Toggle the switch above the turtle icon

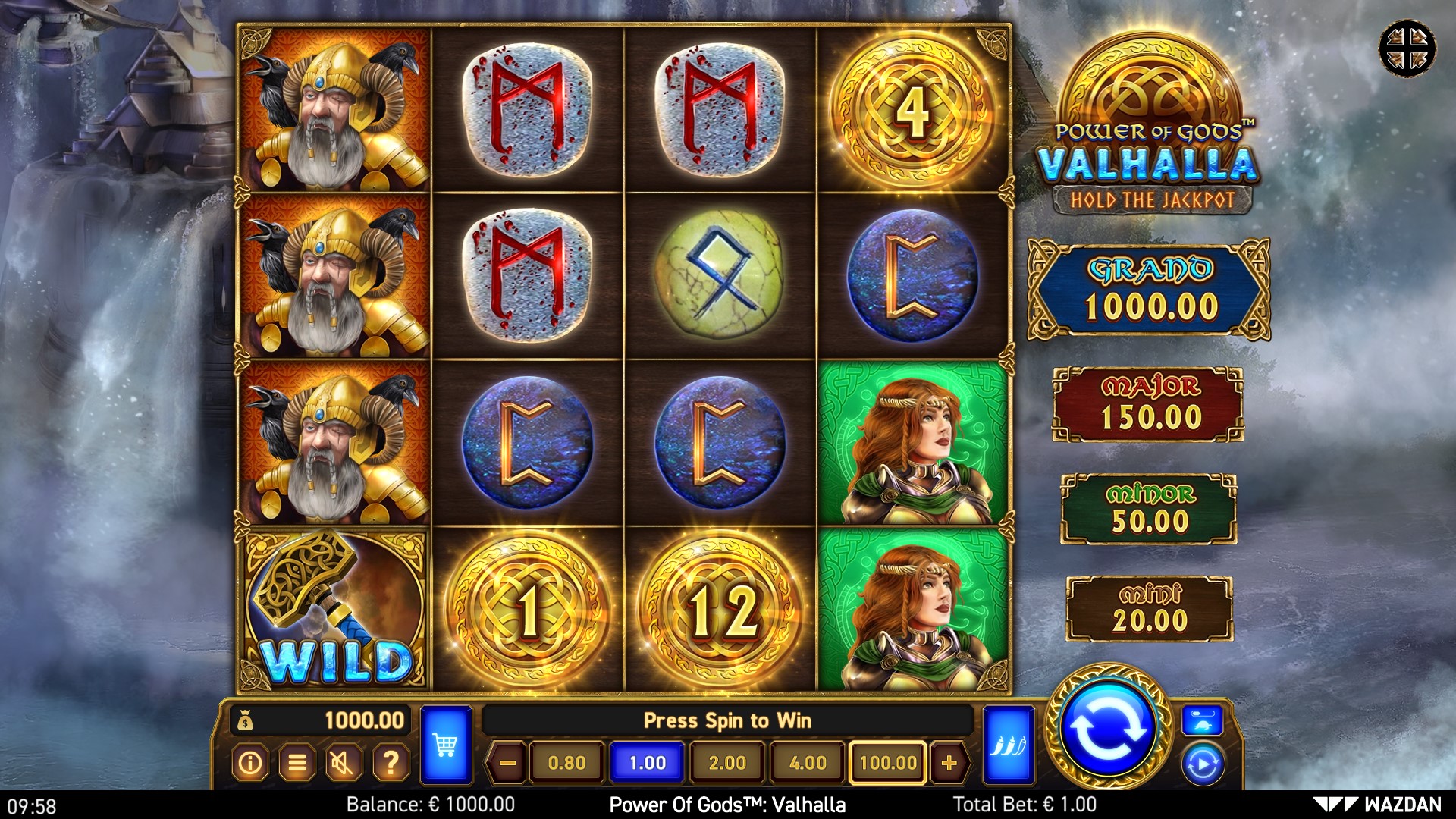click(1203, 712)
